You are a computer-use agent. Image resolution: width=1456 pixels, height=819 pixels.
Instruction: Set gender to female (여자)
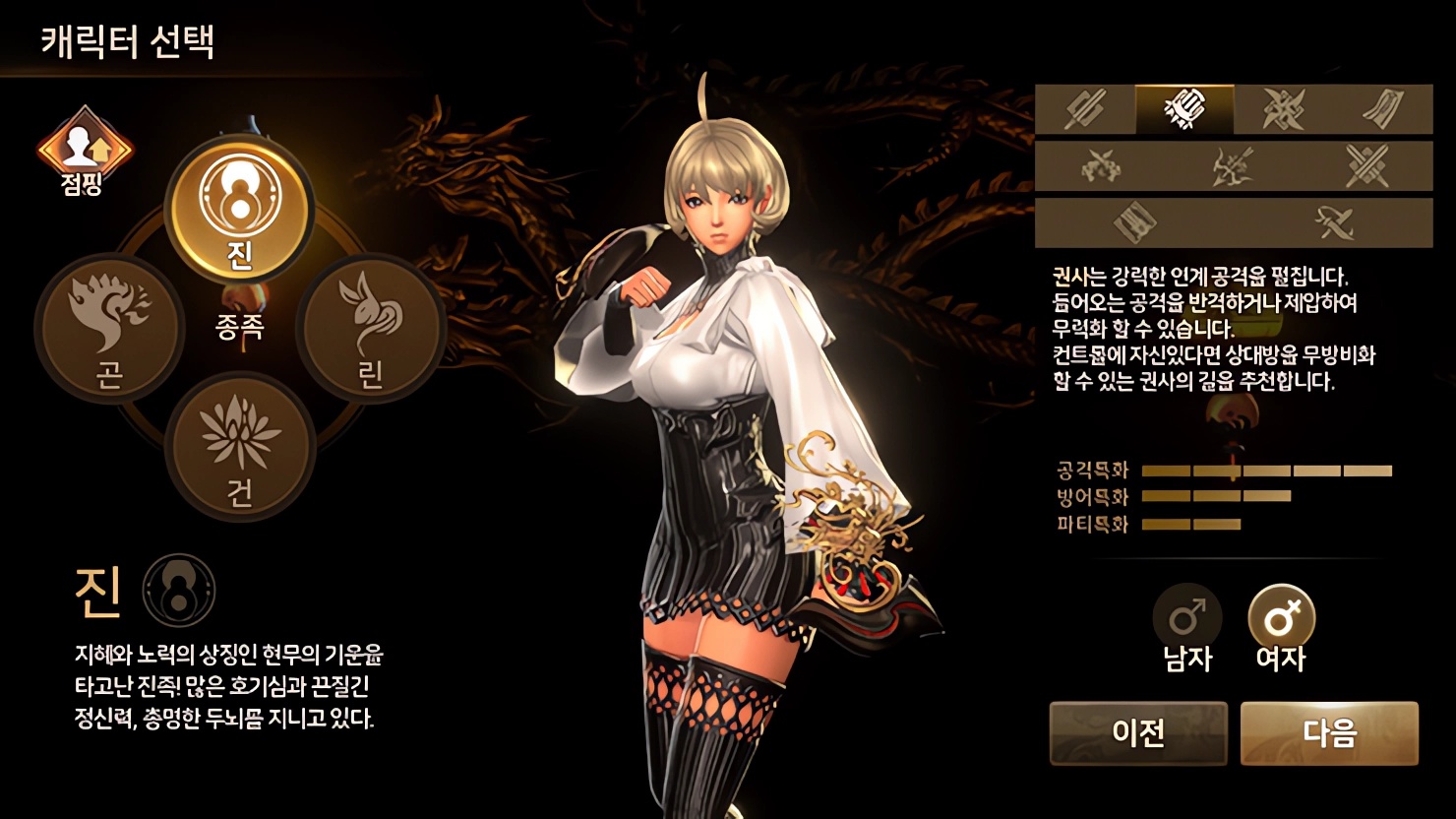[x=1281, y=628]
